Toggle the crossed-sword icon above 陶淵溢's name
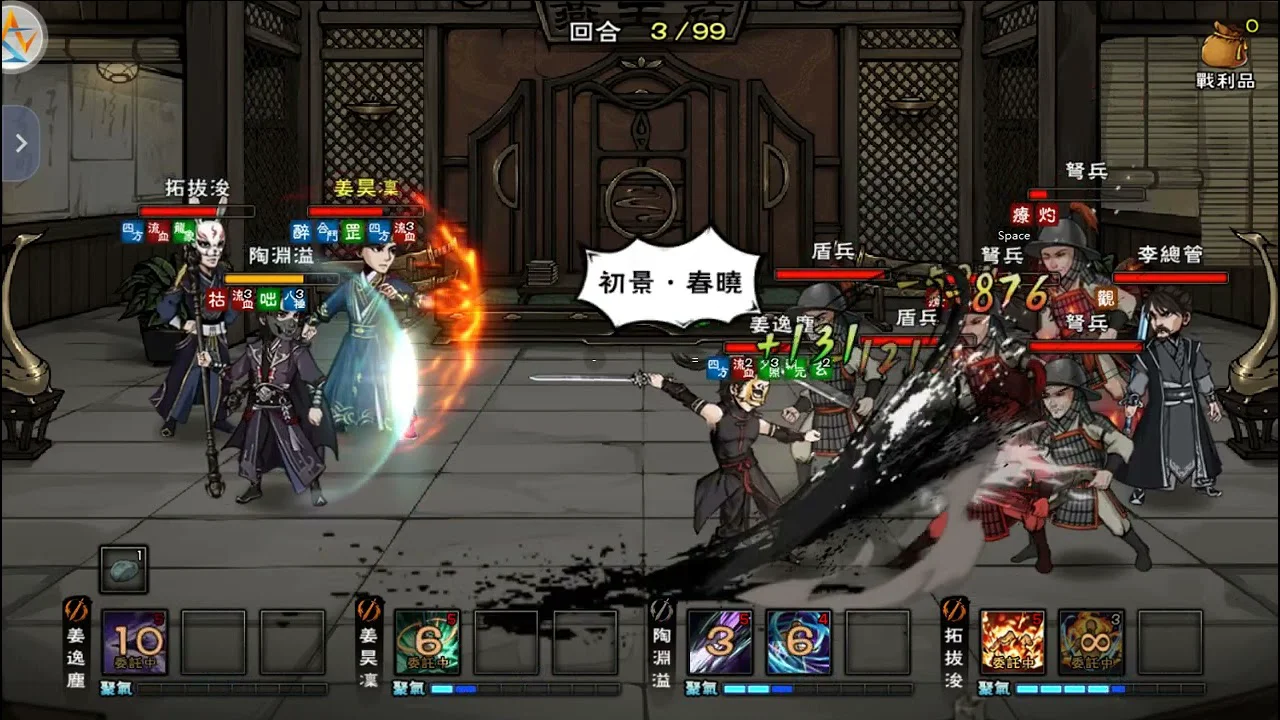Image resolution: width=1280 pixels, height=720 pixels. pos(662,611)
